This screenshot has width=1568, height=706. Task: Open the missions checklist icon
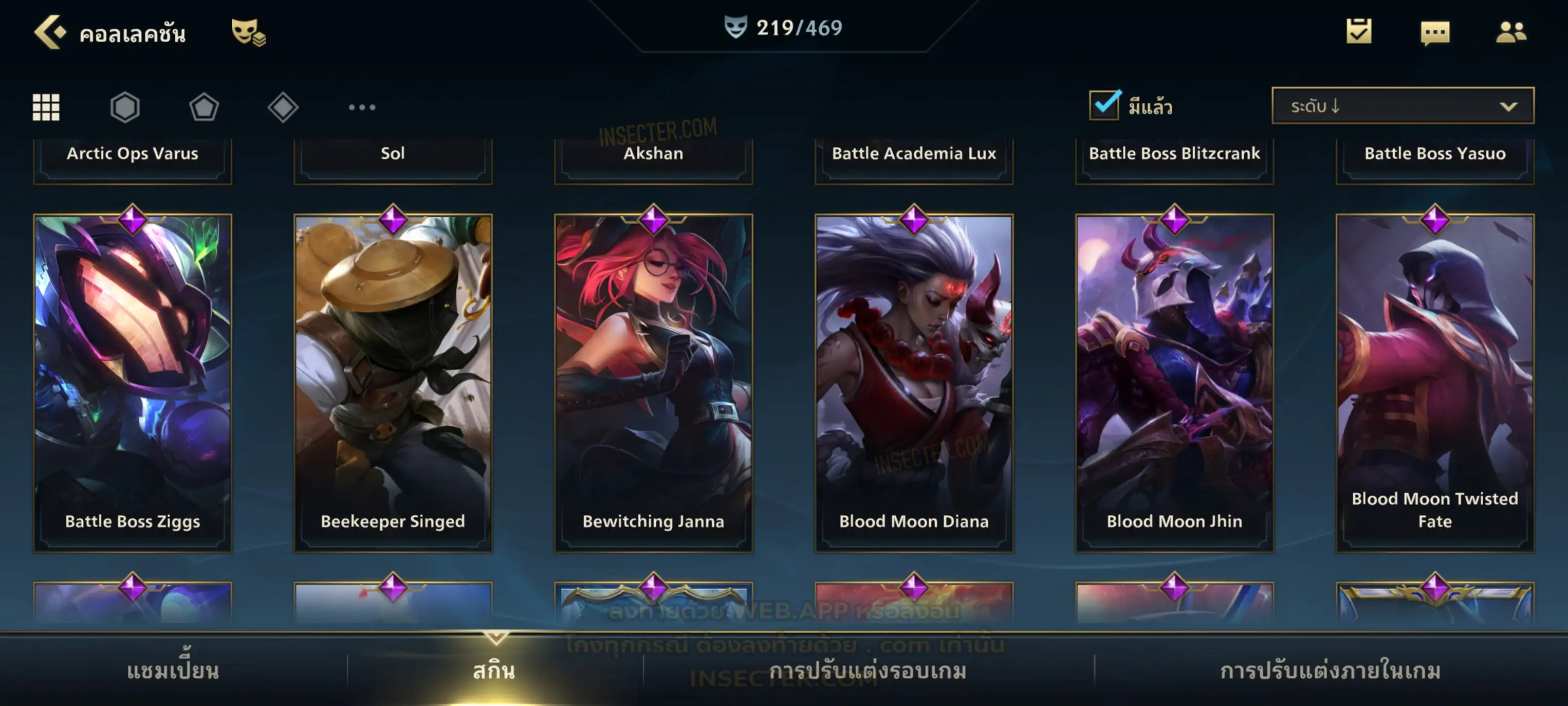(x=1358, y=32)
